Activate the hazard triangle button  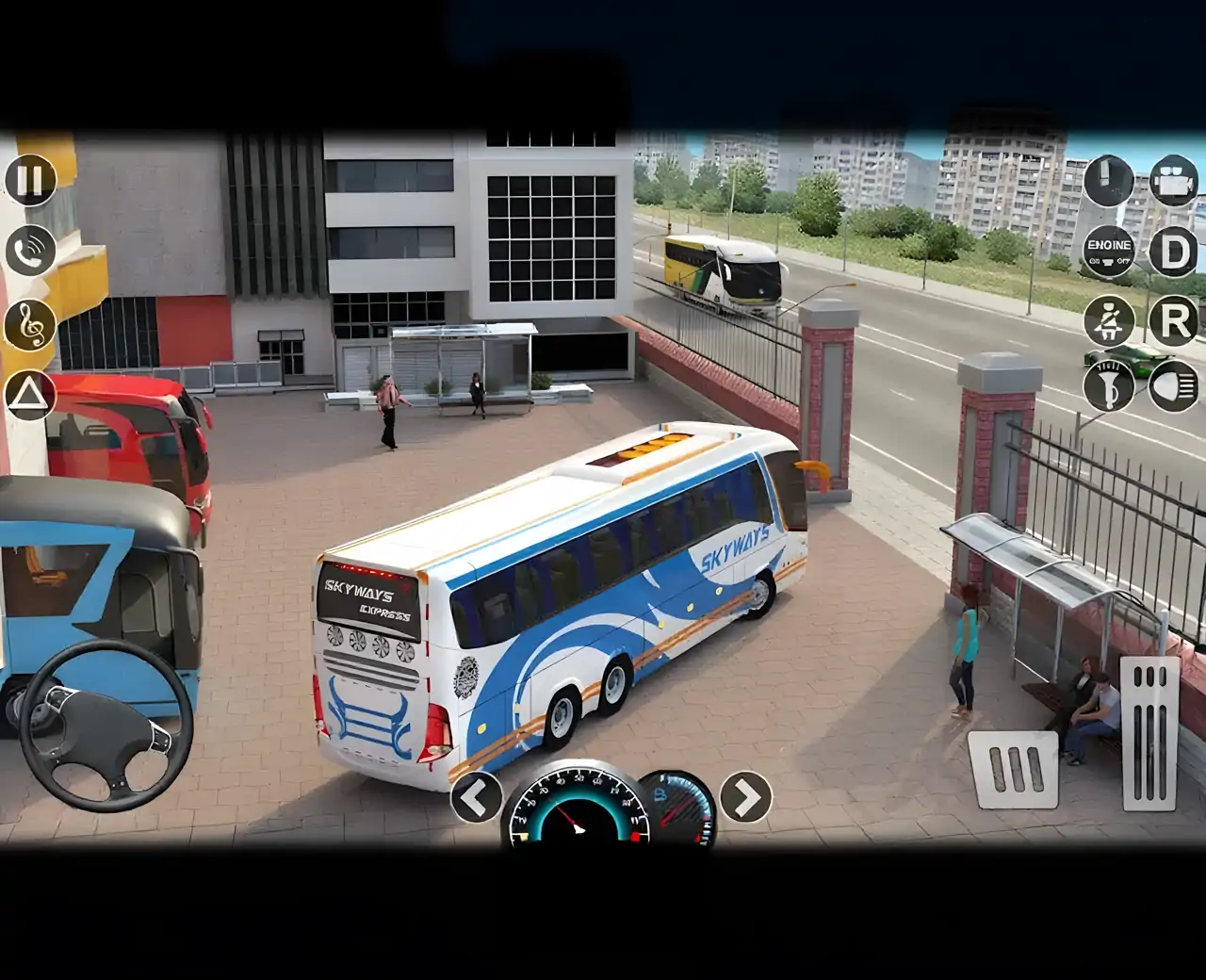click(x=30, y=394)
